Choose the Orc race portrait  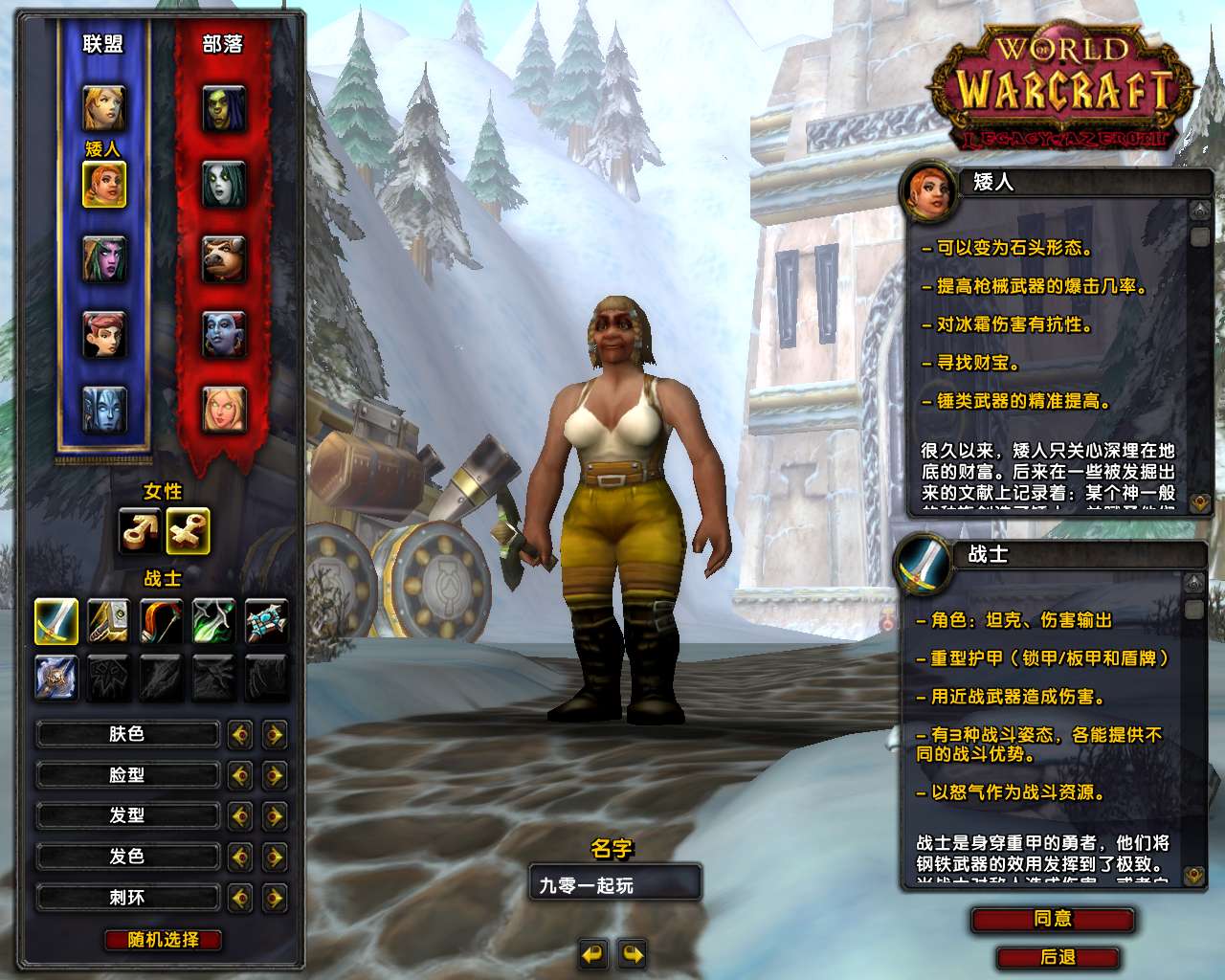(x=224, y=108)
